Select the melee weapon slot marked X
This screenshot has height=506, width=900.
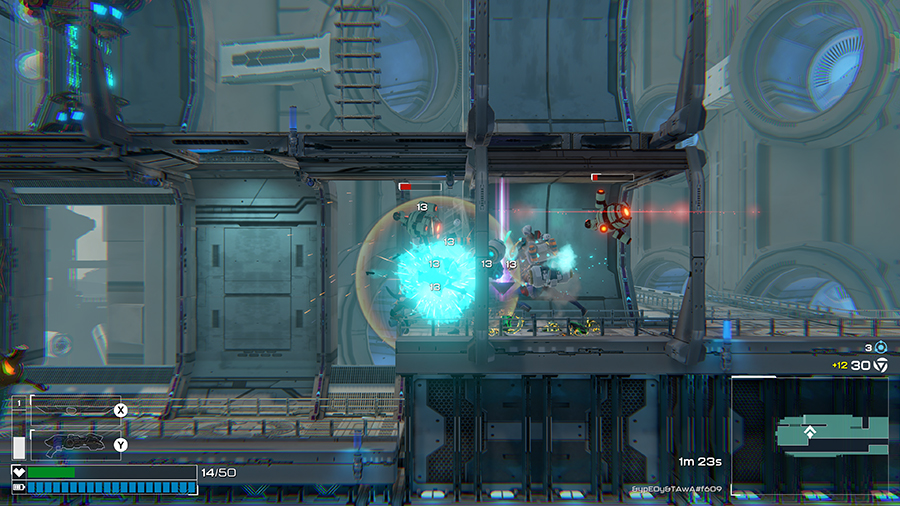pos(76,409)
